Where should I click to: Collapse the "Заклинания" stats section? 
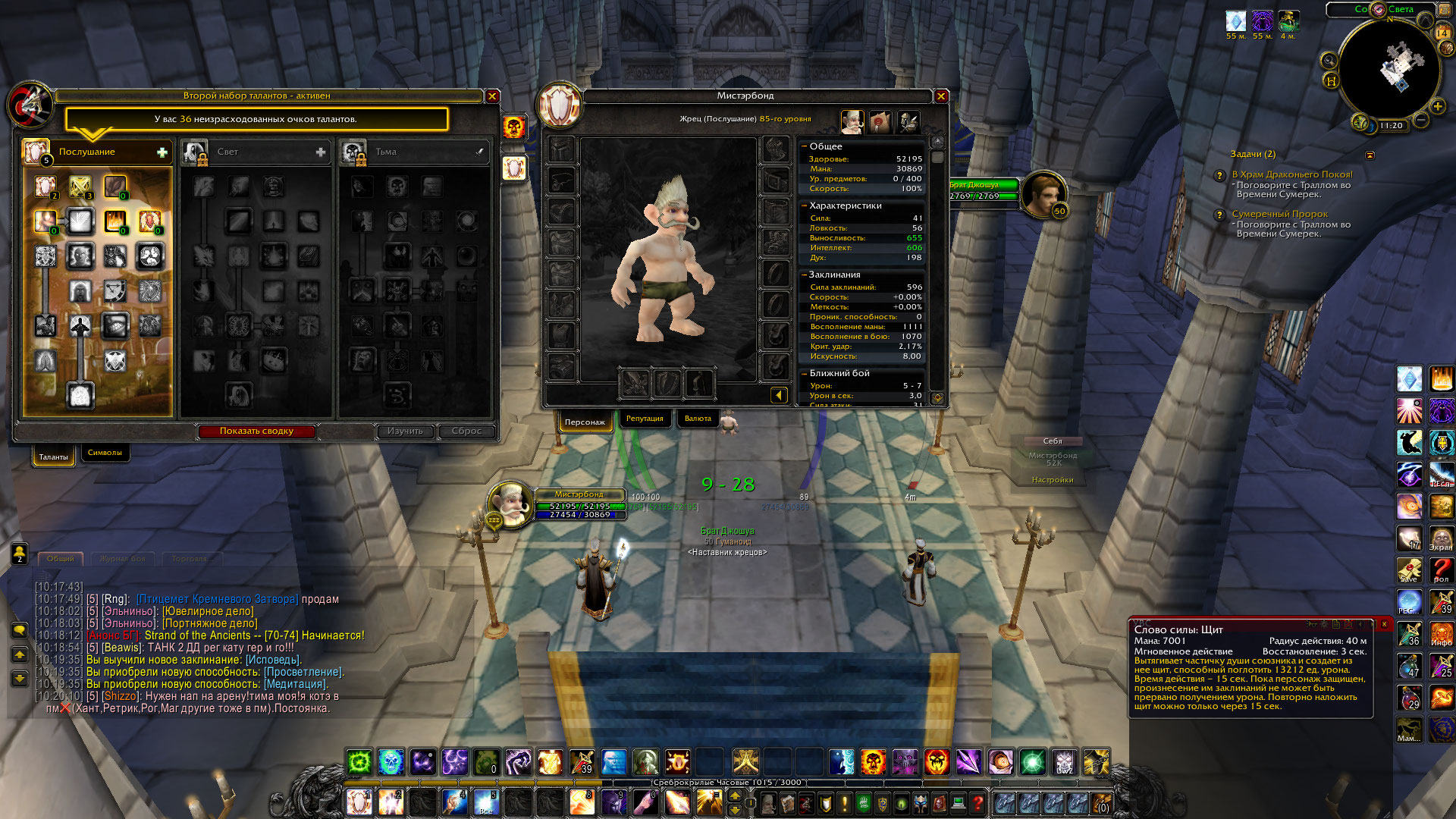pos(805,275)
